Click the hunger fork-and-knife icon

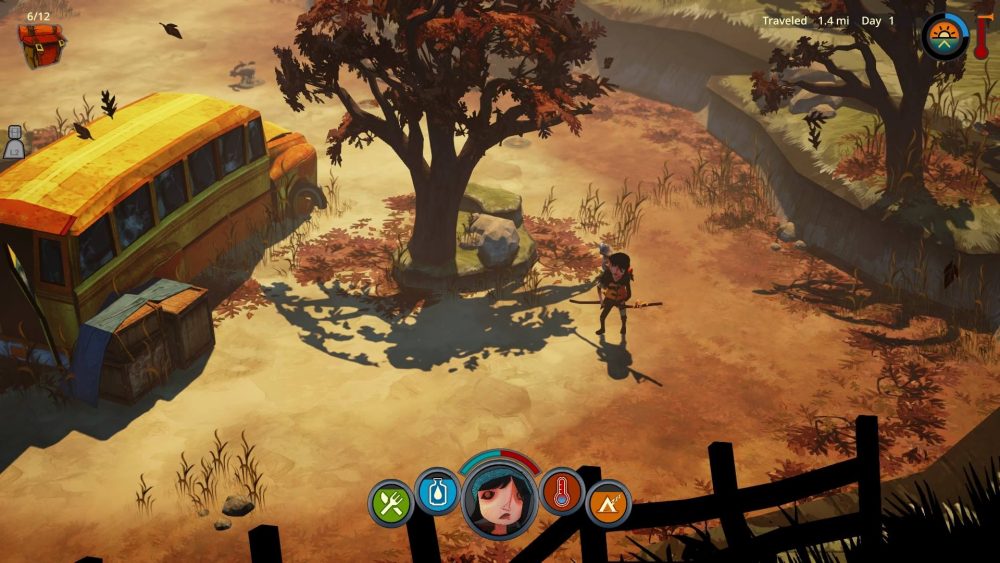coord(391,503)
